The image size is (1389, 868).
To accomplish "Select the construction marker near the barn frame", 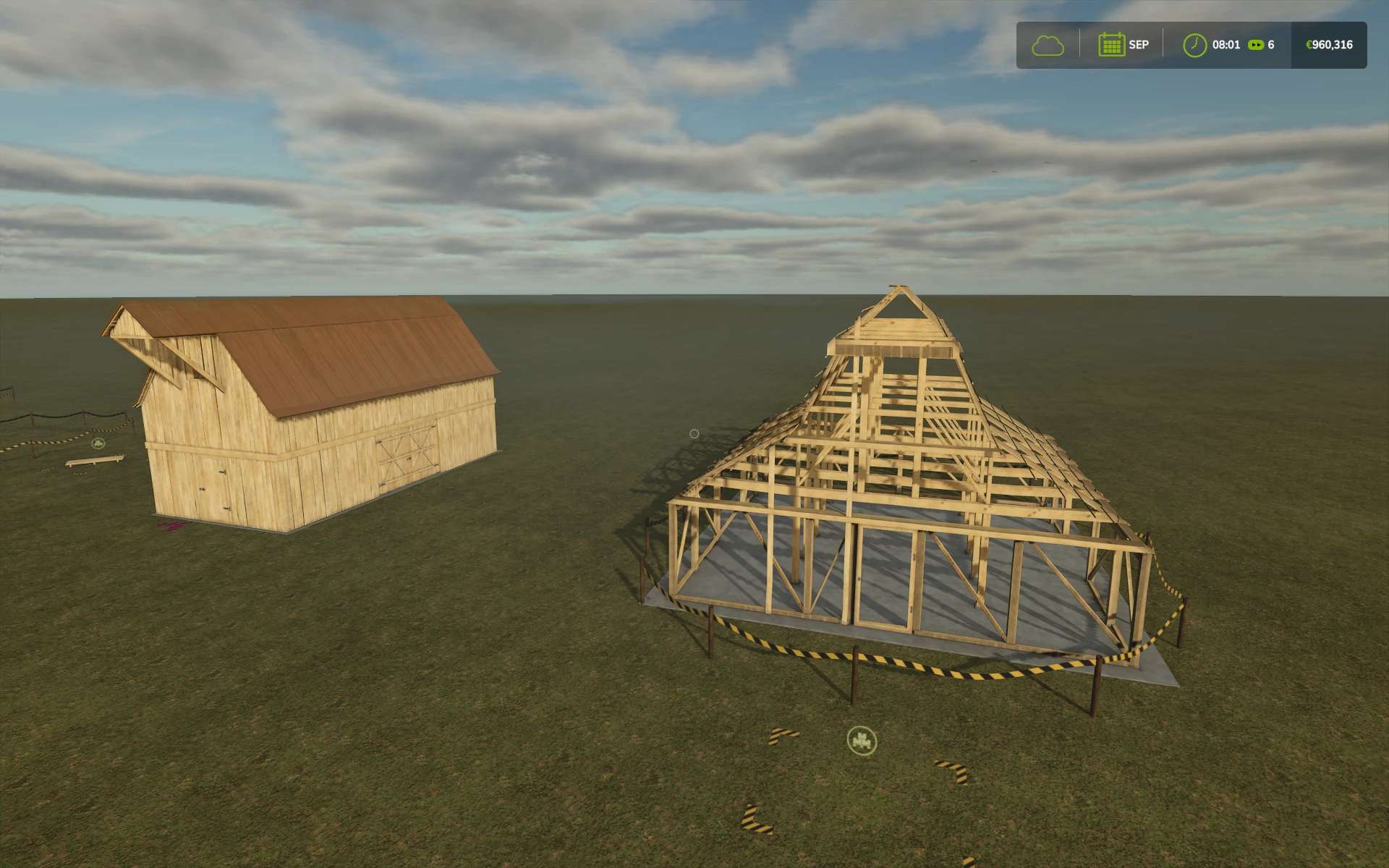I will pyautogui.click(x=862, y=740).
